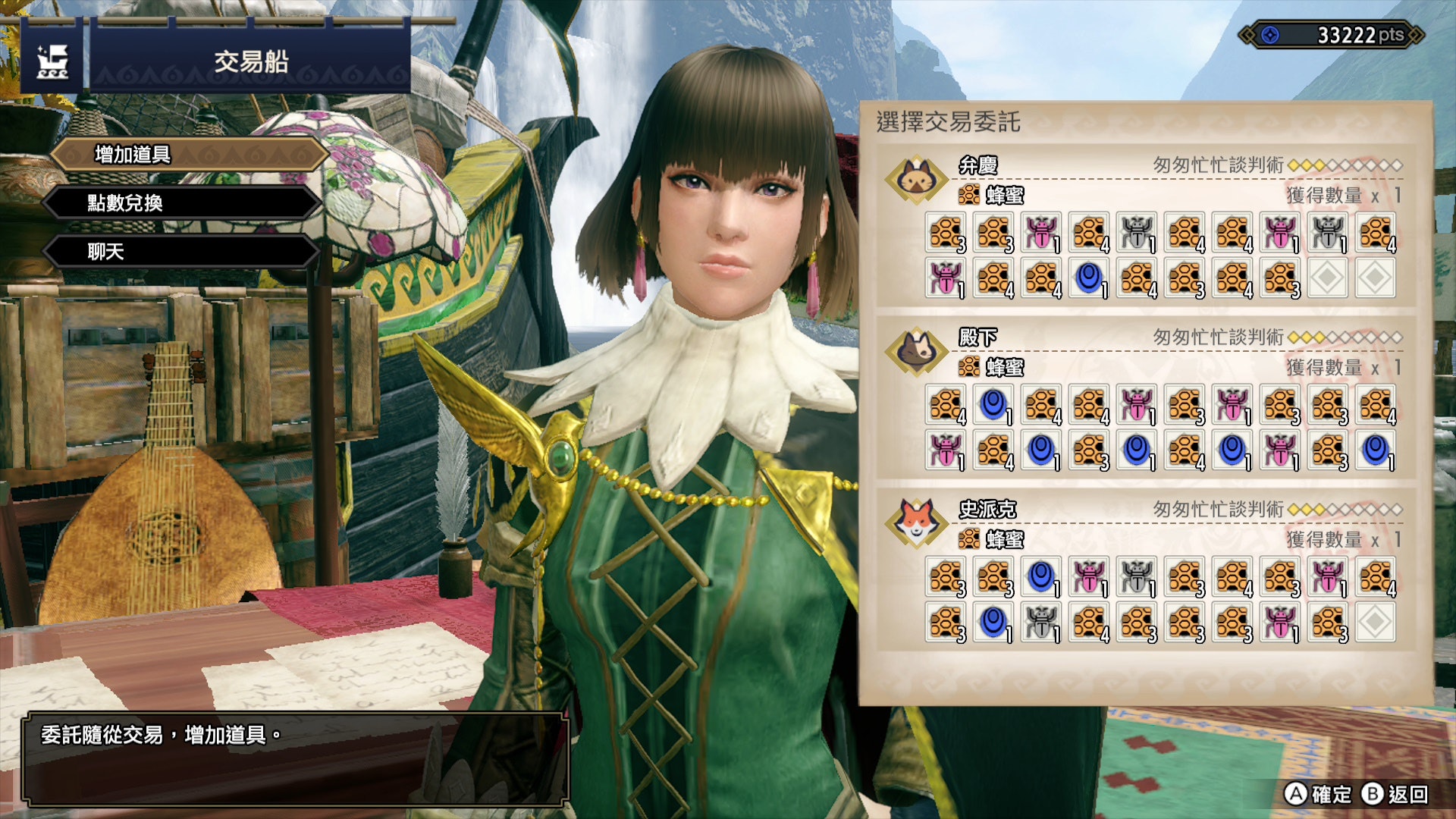This screenshot has height=819, width=1456.
Task: Open the 點數兌換 points exchange
Action: pyautogui.click(x=182, y=203)
